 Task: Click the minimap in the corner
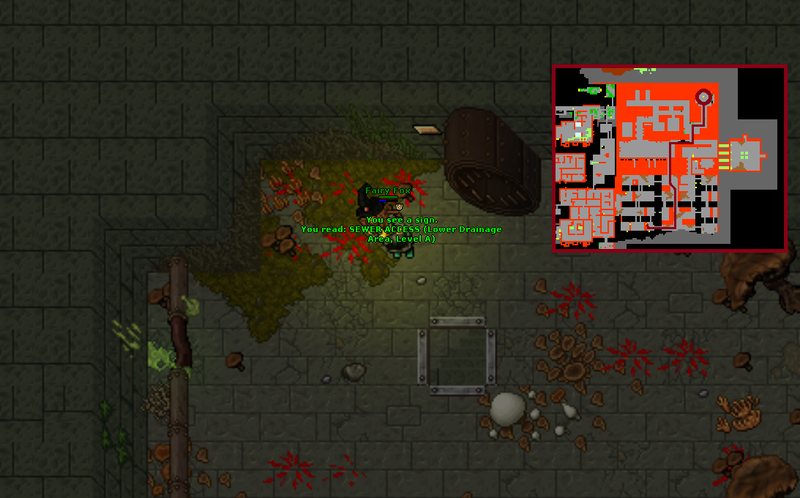[669, 157]
